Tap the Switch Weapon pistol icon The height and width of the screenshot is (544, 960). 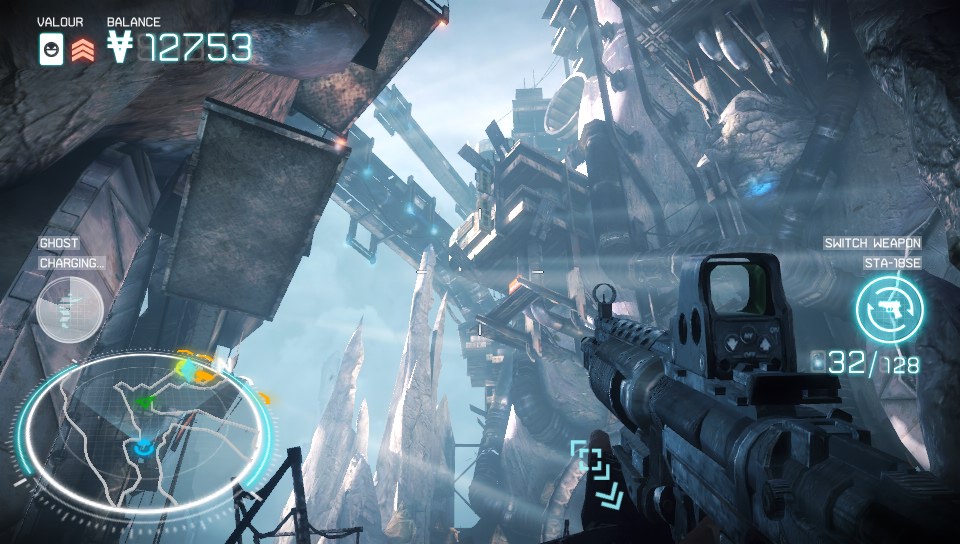888,309
